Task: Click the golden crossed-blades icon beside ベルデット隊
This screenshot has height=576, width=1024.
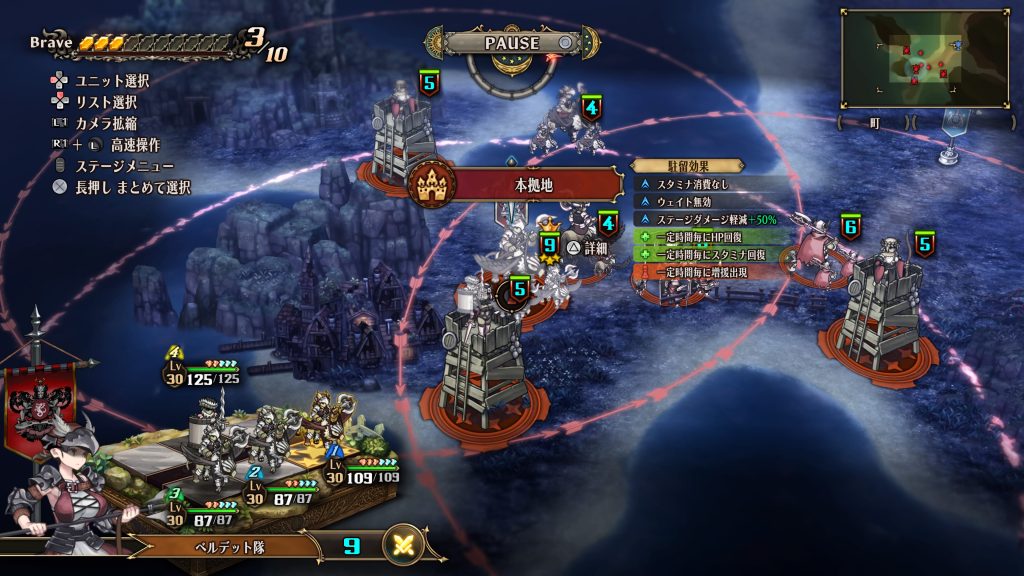Action: (404, 545)
